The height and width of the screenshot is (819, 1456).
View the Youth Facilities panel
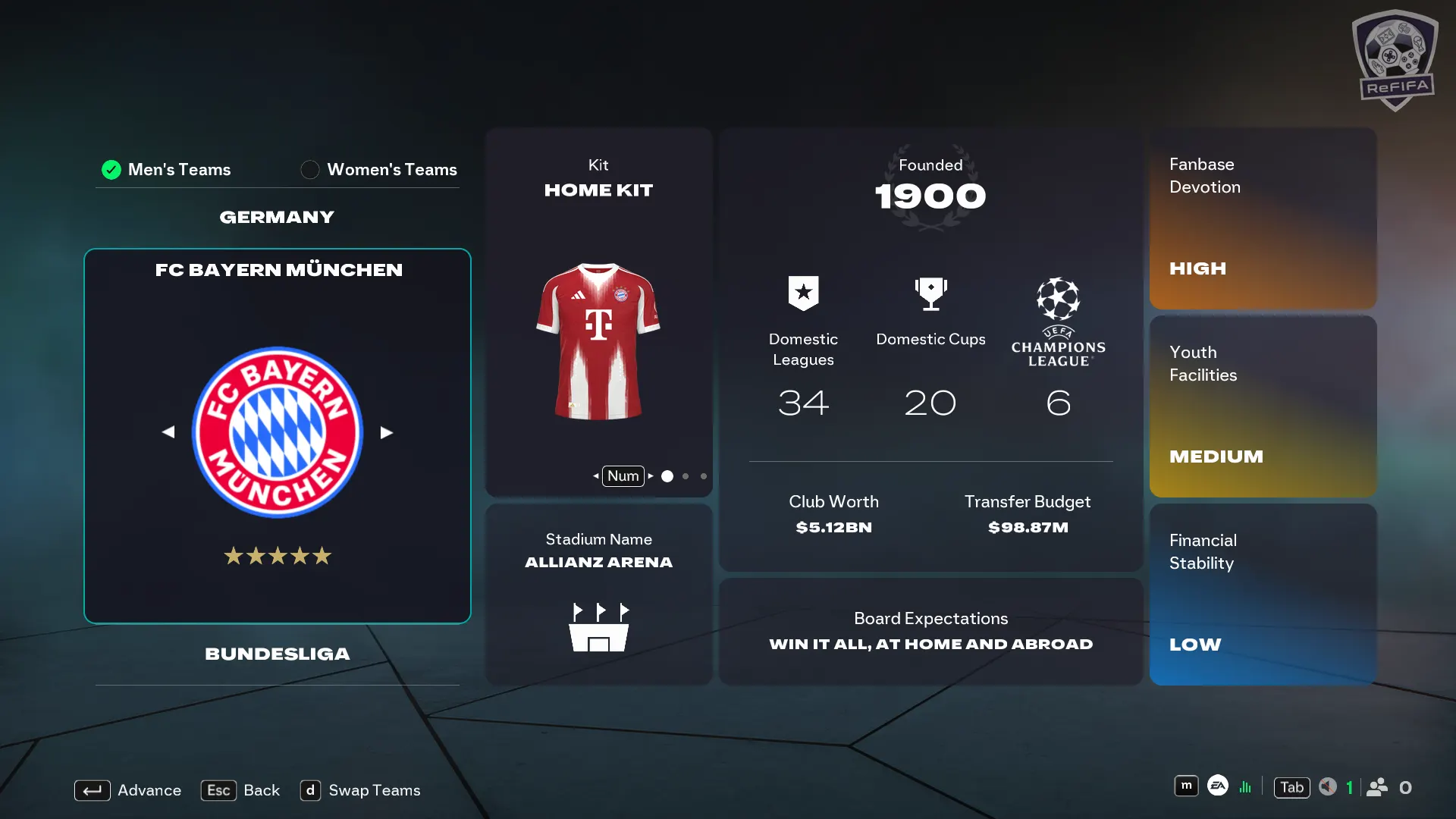tap(1263, 406)
